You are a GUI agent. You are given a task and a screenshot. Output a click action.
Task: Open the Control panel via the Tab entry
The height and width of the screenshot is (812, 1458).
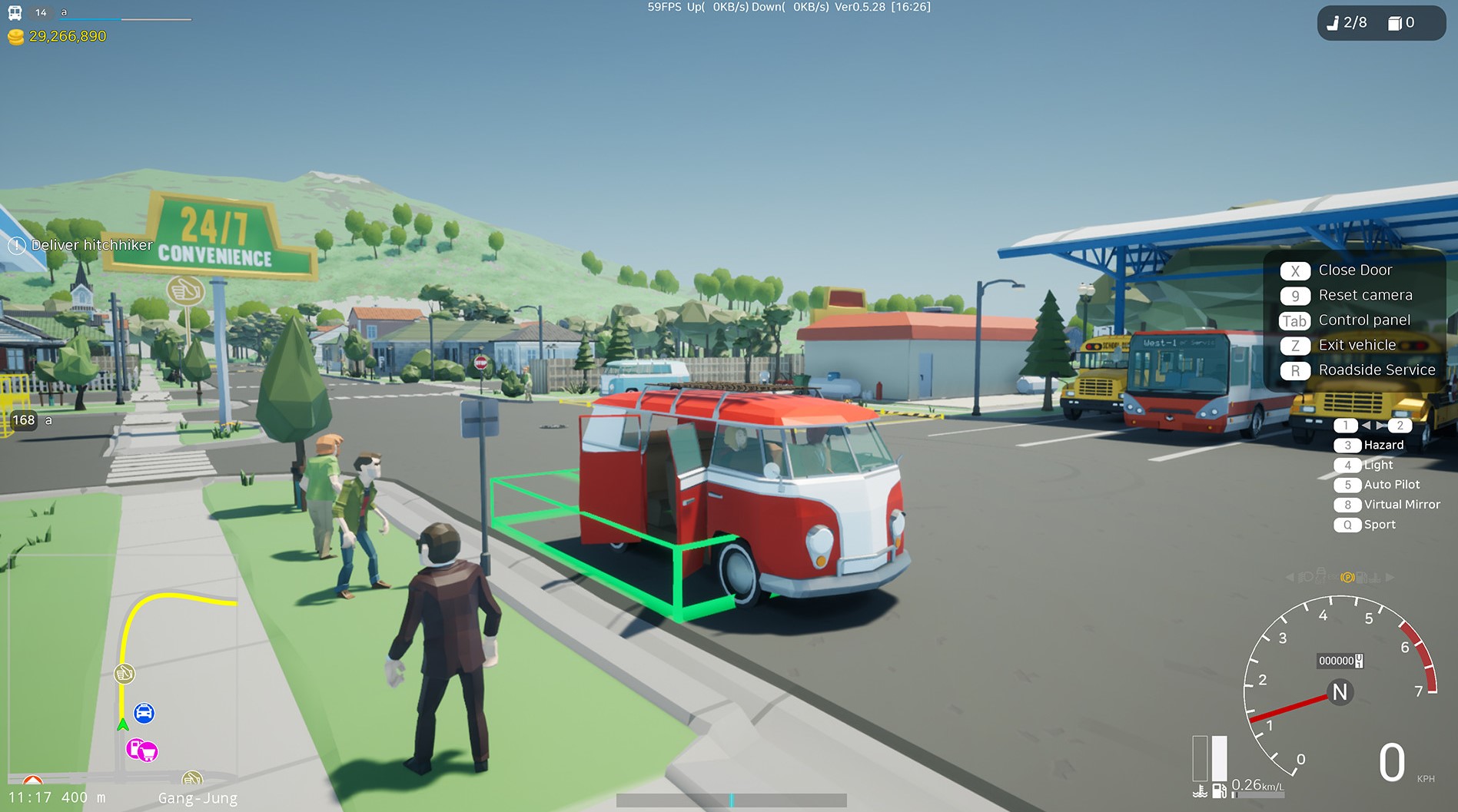[x=1294, y=320]
